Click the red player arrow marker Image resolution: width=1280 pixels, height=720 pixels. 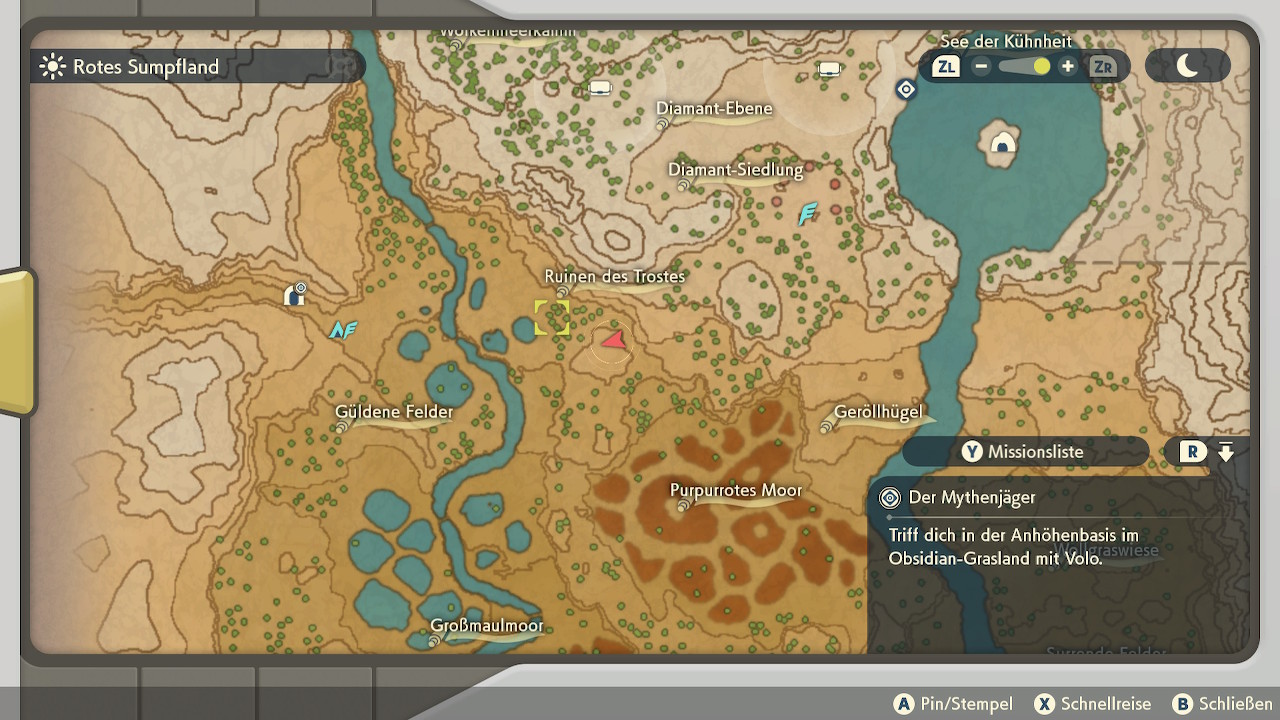click(613, 342)
